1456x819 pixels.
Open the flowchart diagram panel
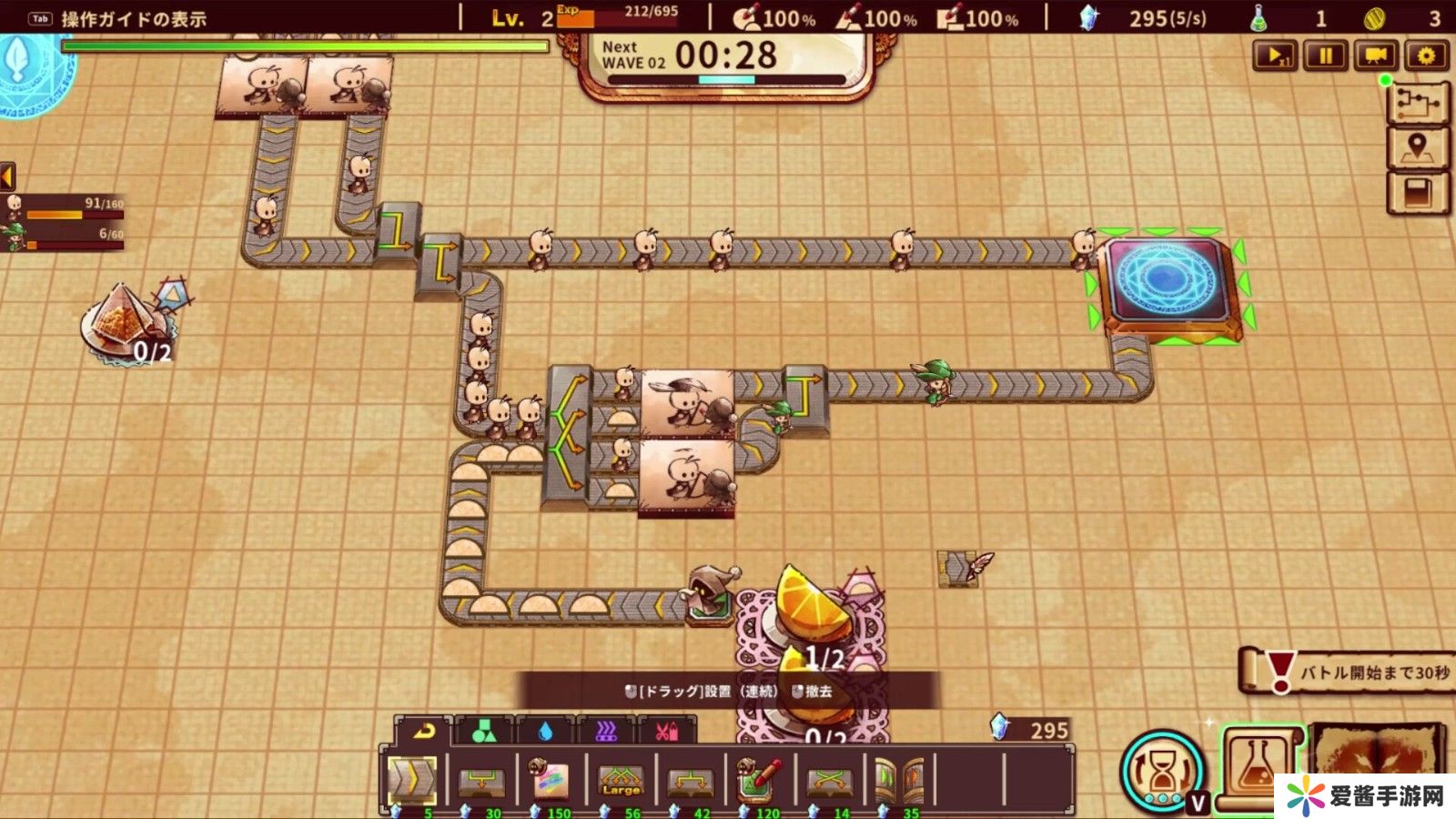(1417, 103)
